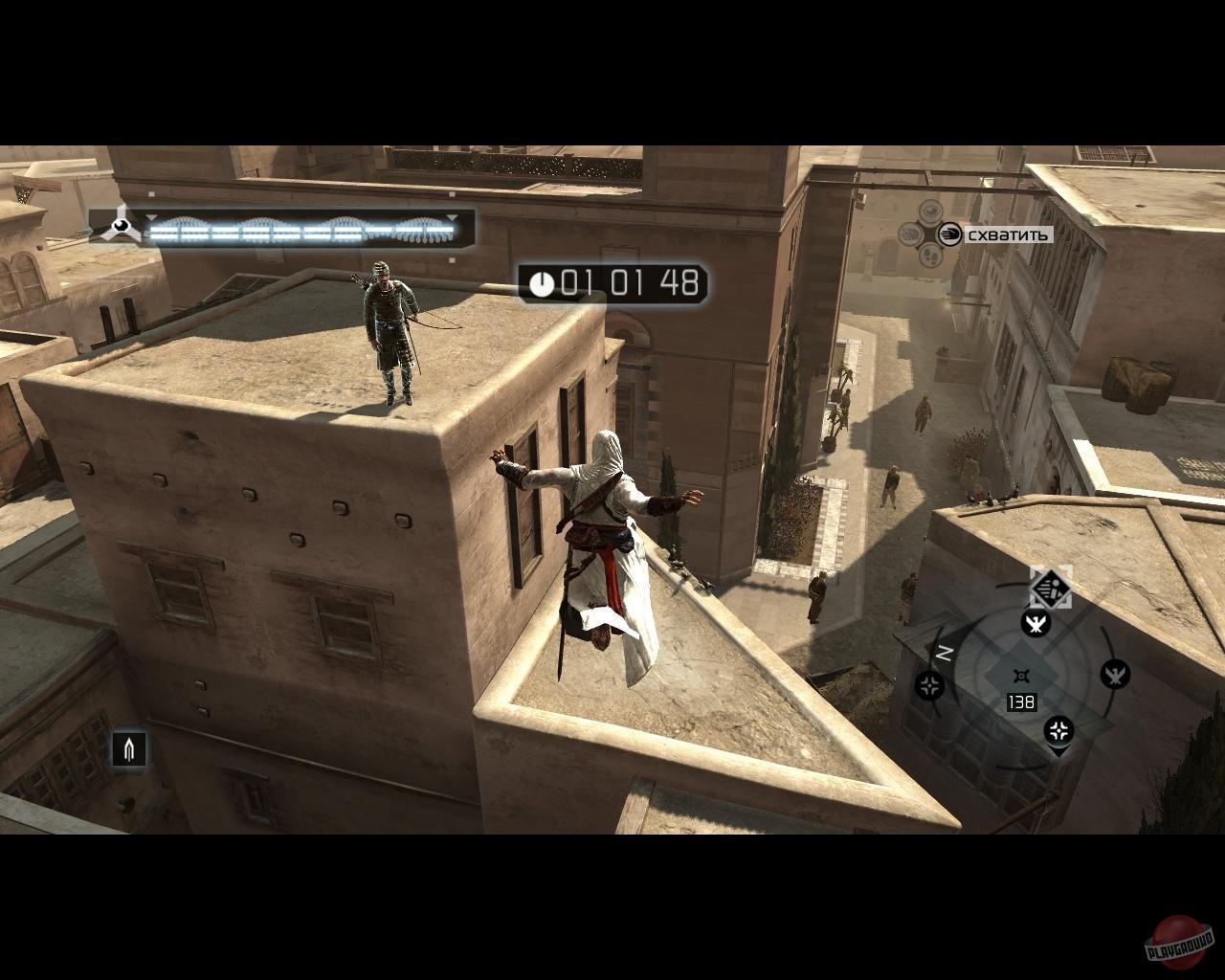Viewport: 1225px width, 980px height.
Task: Click the player position icon at minimap center
Action: coord(1022,676)
